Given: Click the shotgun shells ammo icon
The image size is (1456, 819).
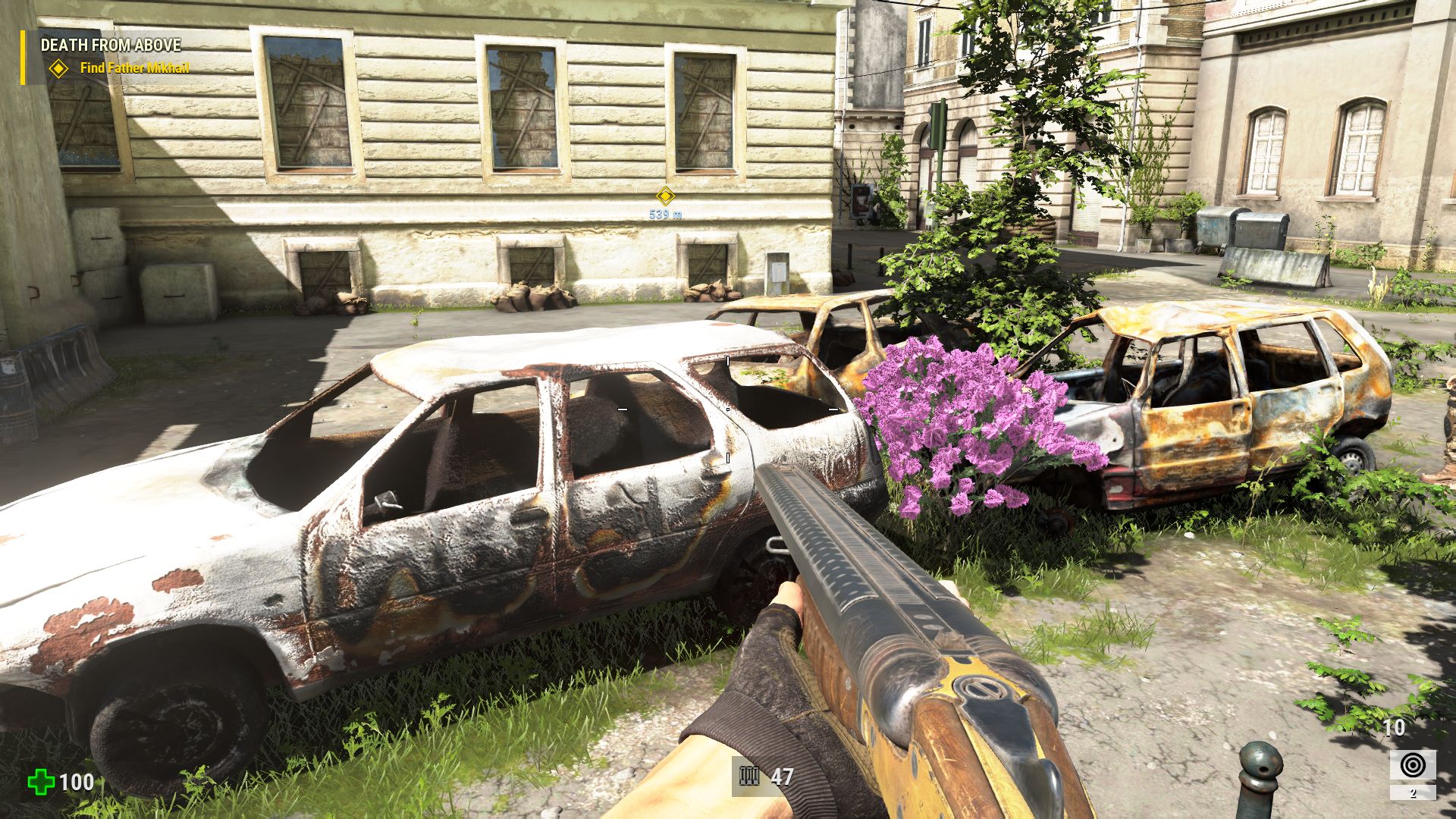Looking at the screenshot, I should tap(749, 777).
